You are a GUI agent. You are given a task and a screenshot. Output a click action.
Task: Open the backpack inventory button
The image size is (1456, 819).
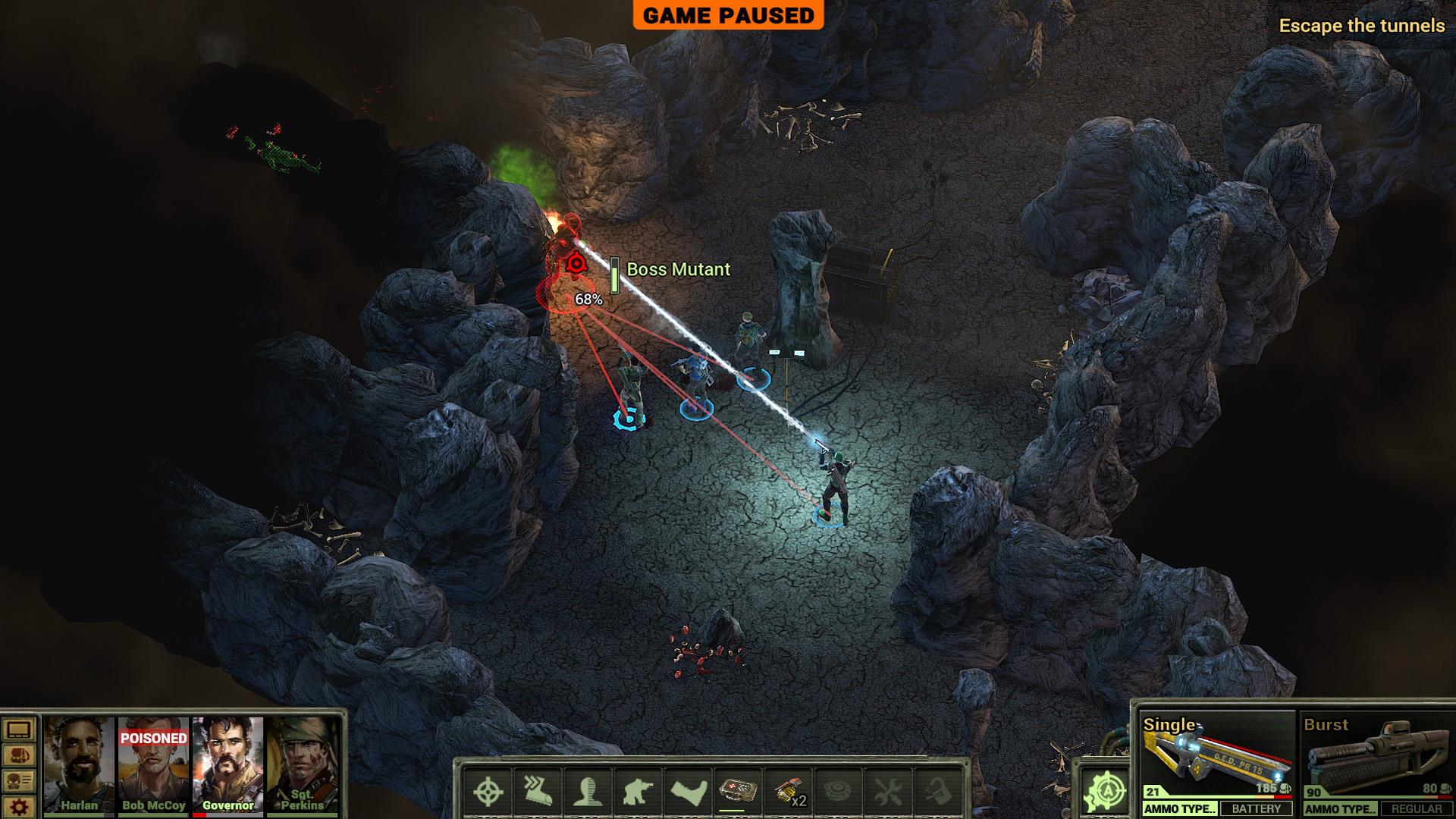pos(19,756)
